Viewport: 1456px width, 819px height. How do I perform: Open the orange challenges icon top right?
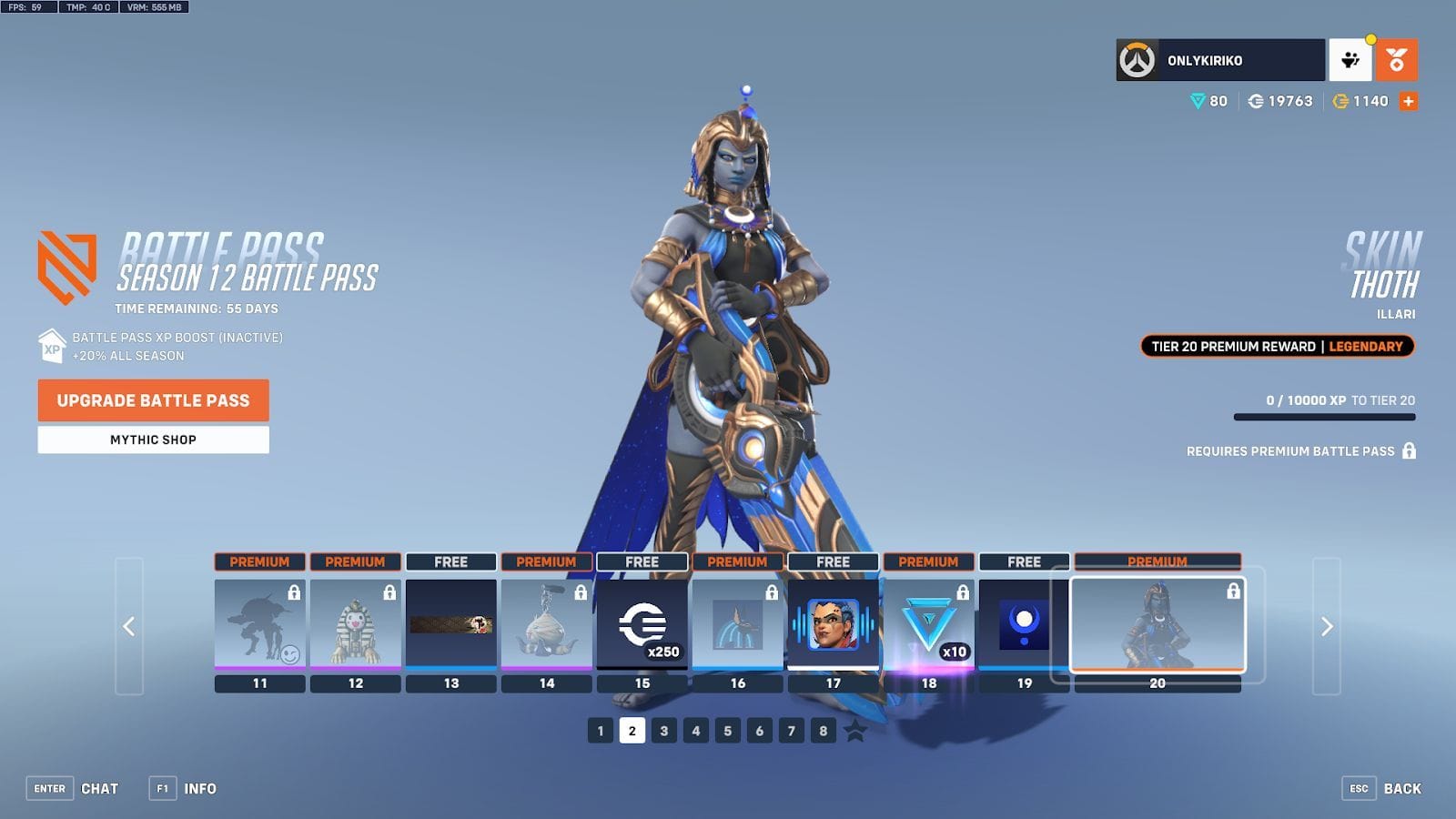[x=1395, y=59]
